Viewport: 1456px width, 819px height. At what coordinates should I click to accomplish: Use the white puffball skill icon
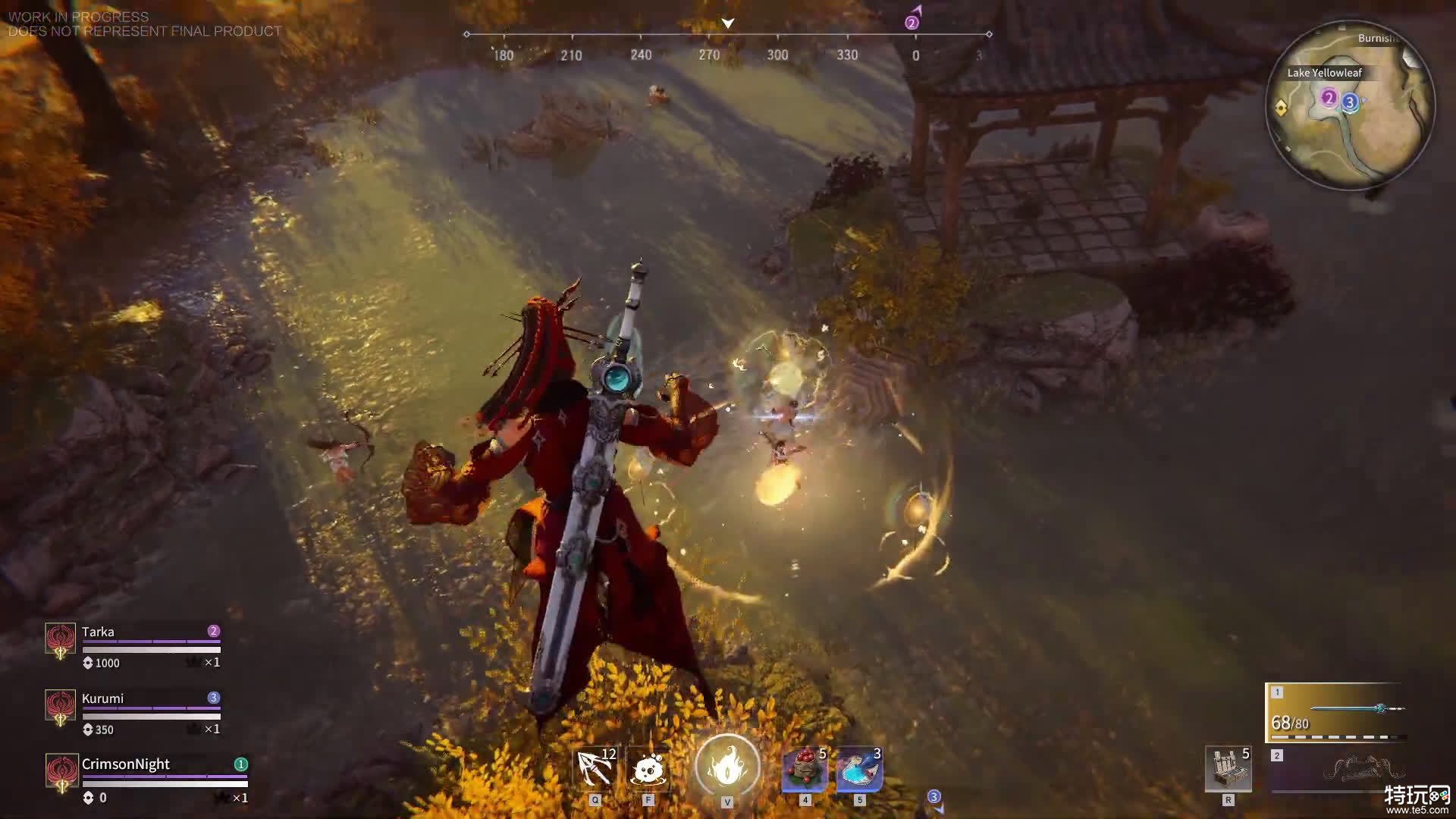[648, 769]
